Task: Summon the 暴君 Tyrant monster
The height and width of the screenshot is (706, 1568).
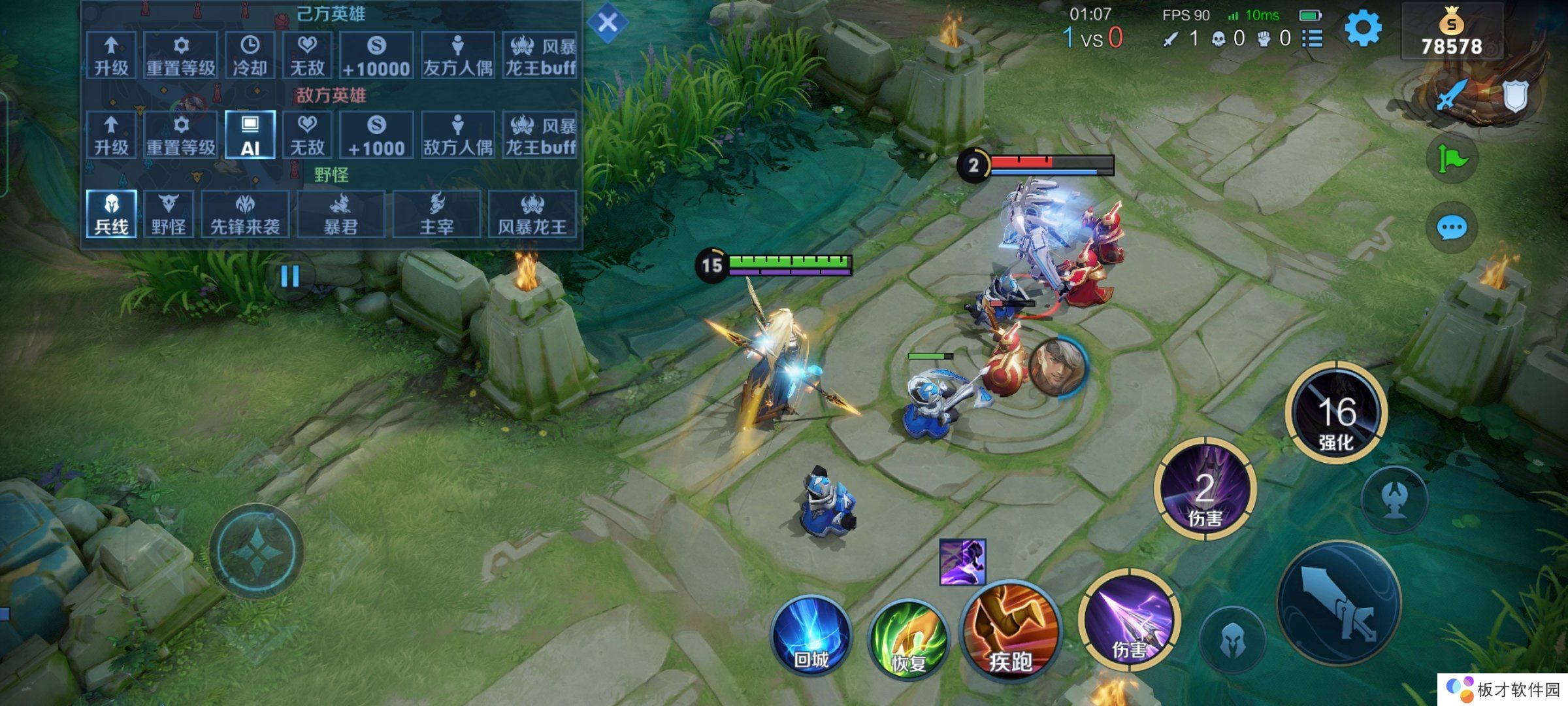Action: (x=340, y=214)
